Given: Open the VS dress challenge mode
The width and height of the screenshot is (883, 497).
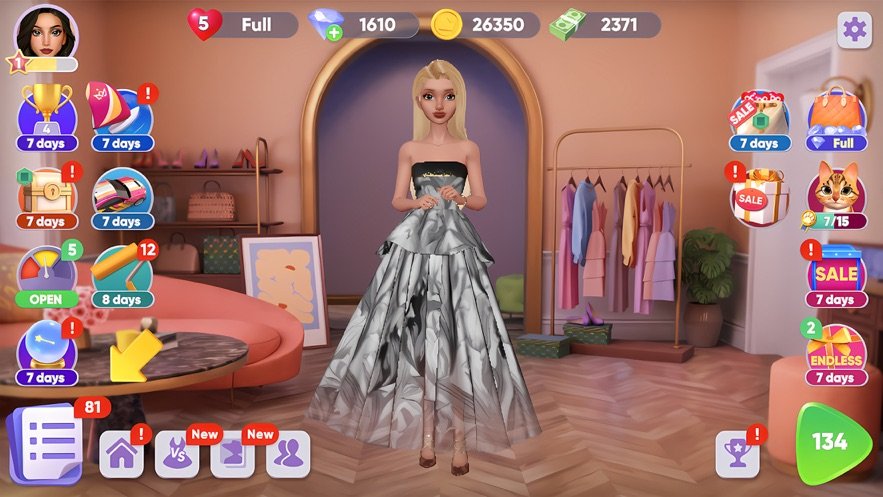Looking at the screenshot, I should coord(177,454).
